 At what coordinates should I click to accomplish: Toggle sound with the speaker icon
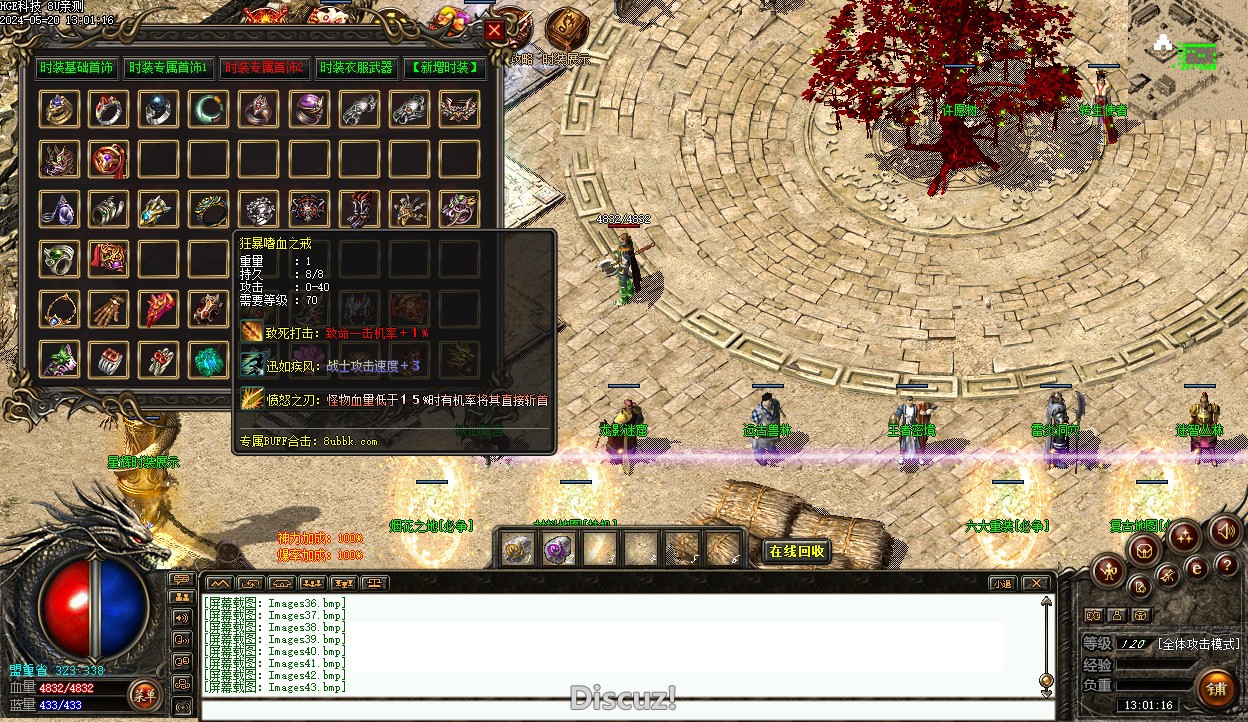[1225, 531]
